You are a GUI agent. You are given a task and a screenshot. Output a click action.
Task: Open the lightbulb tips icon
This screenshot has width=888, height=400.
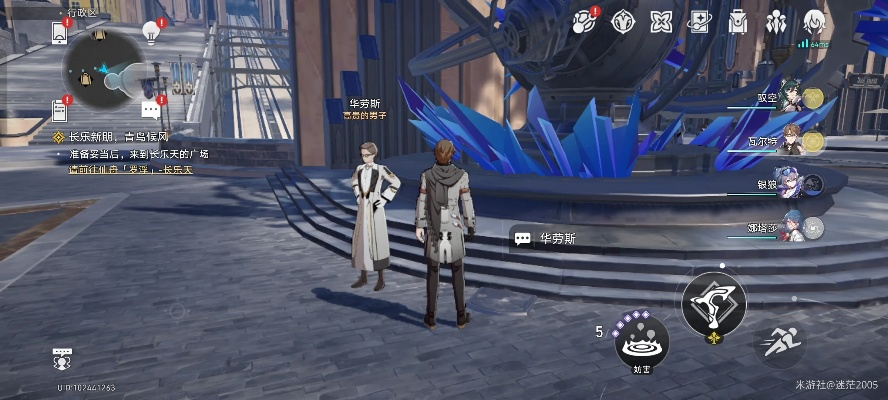pos(152,32)
